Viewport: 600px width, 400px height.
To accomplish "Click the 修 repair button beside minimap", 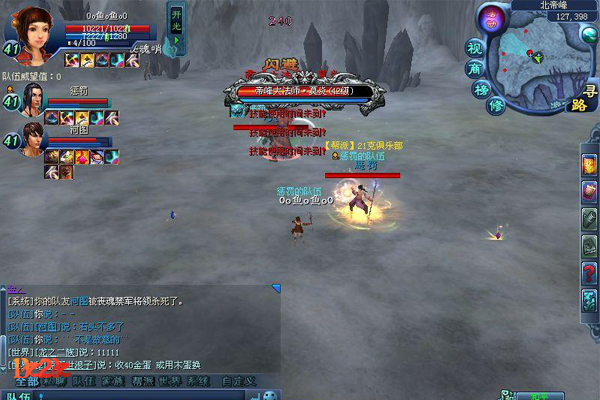I will pos(495,105).
